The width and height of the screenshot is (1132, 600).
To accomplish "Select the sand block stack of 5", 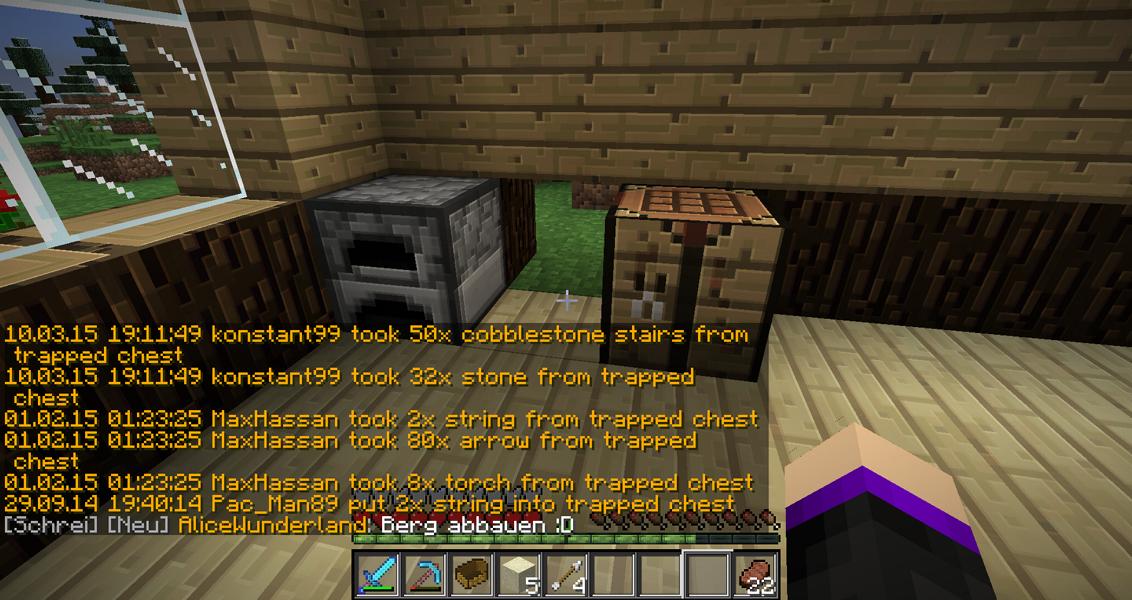I will (x=518, y=574).
